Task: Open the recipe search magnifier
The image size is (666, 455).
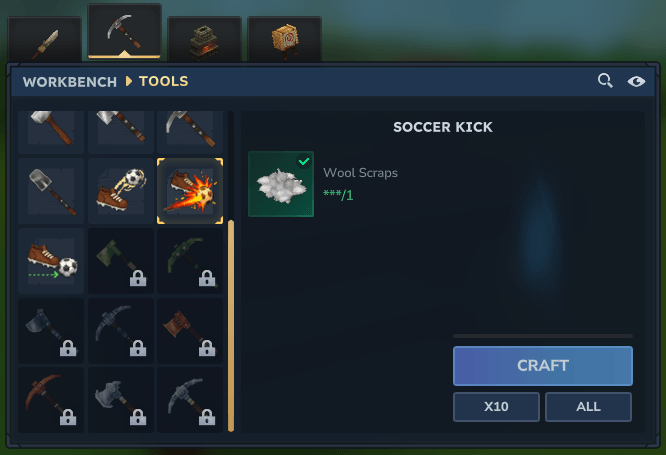Action: click(605, 81)
